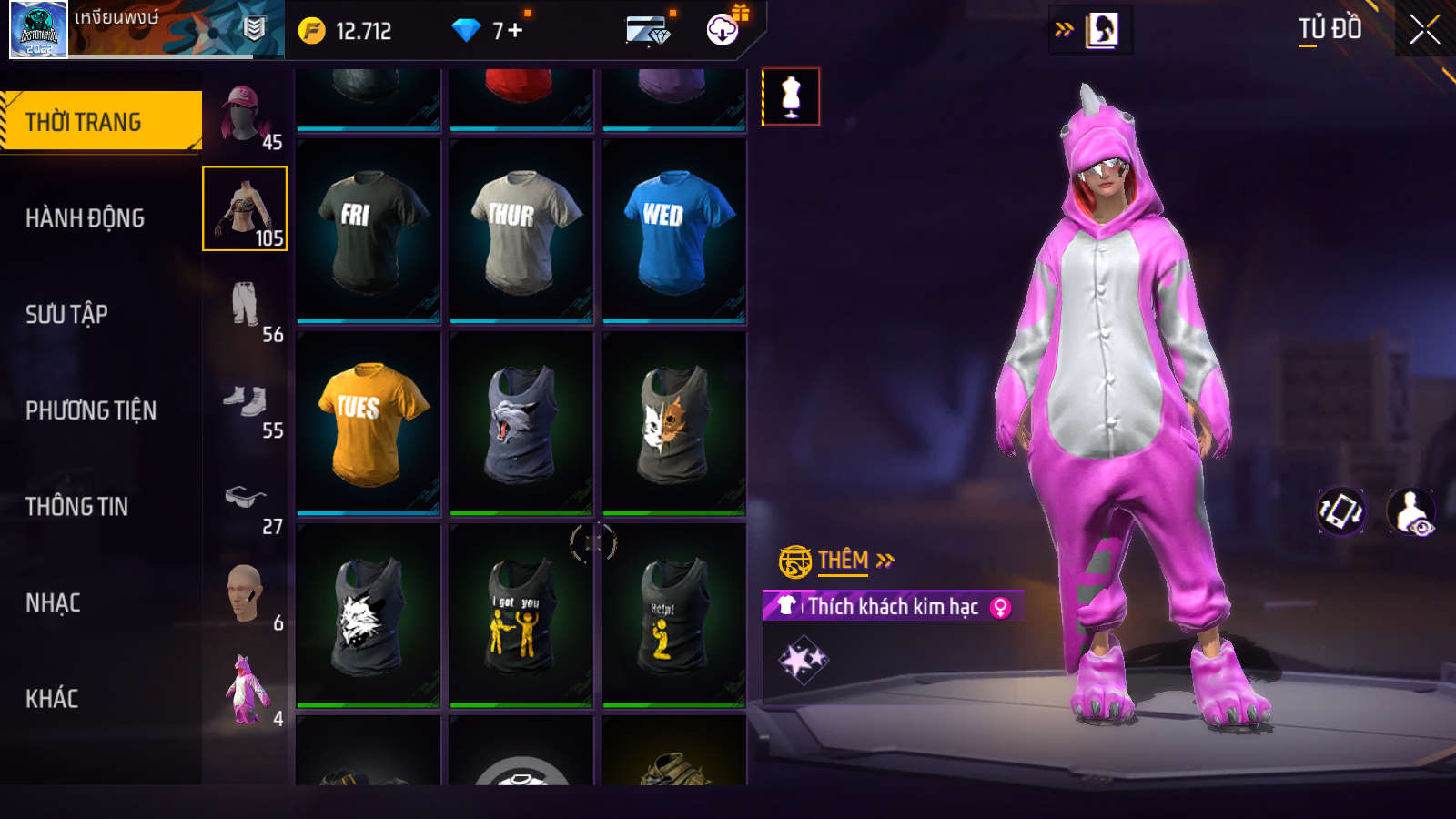This screenshot has height=819, width=1456.
Task: Select the glasses accessory category
Action: point(246,499)
